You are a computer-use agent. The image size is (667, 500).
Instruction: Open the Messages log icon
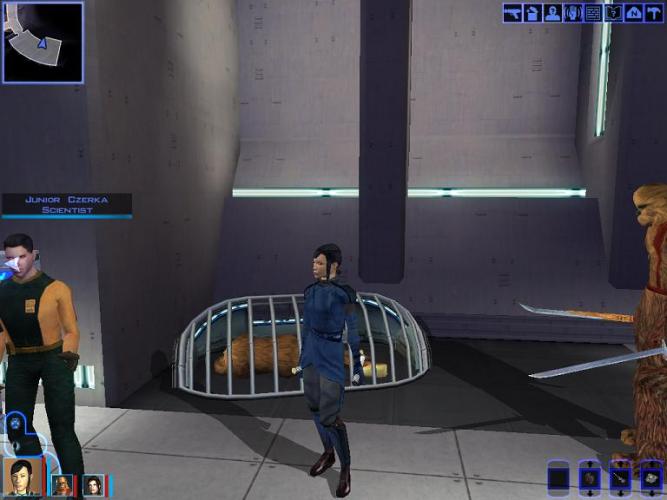[x=593, y=13]
